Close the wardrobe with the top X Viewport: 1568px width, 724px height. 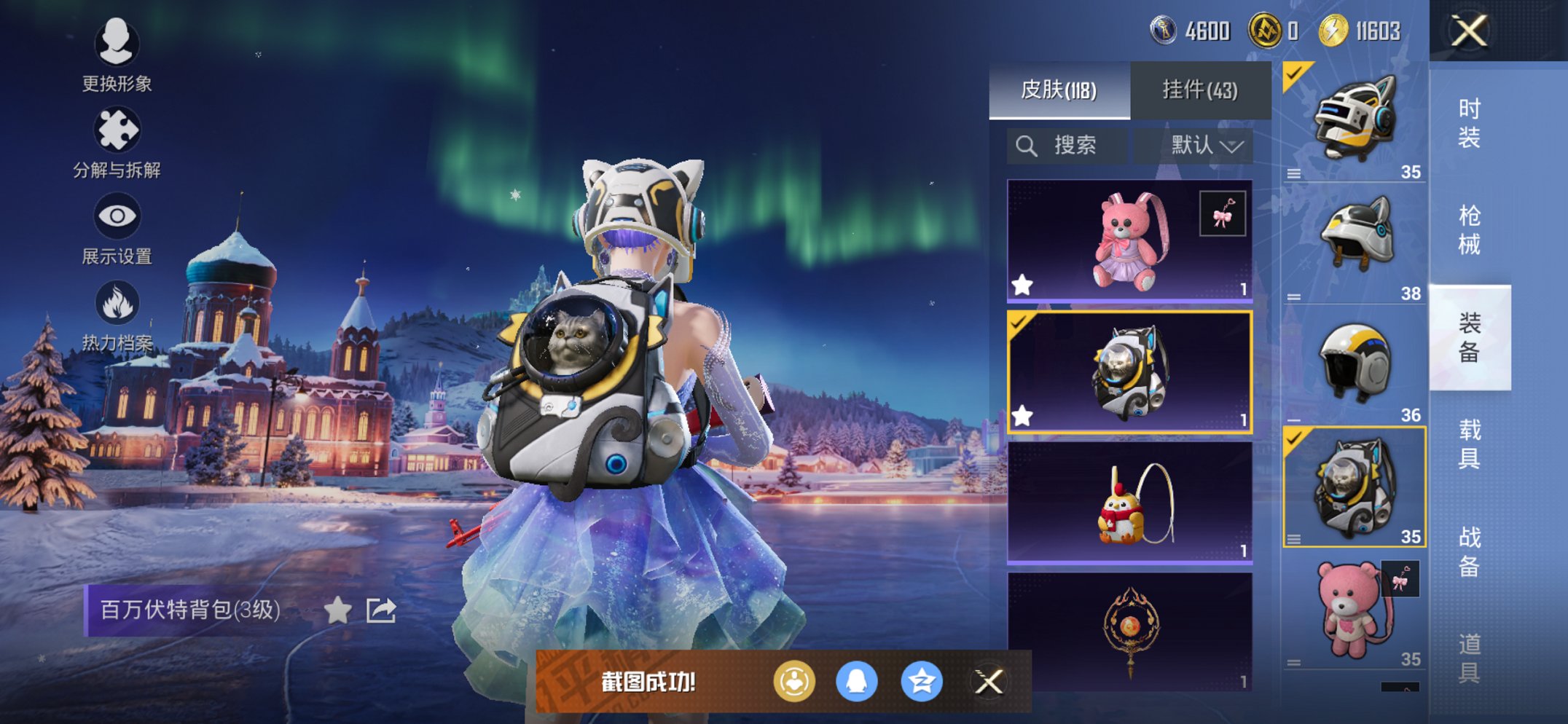(1469, 31)
